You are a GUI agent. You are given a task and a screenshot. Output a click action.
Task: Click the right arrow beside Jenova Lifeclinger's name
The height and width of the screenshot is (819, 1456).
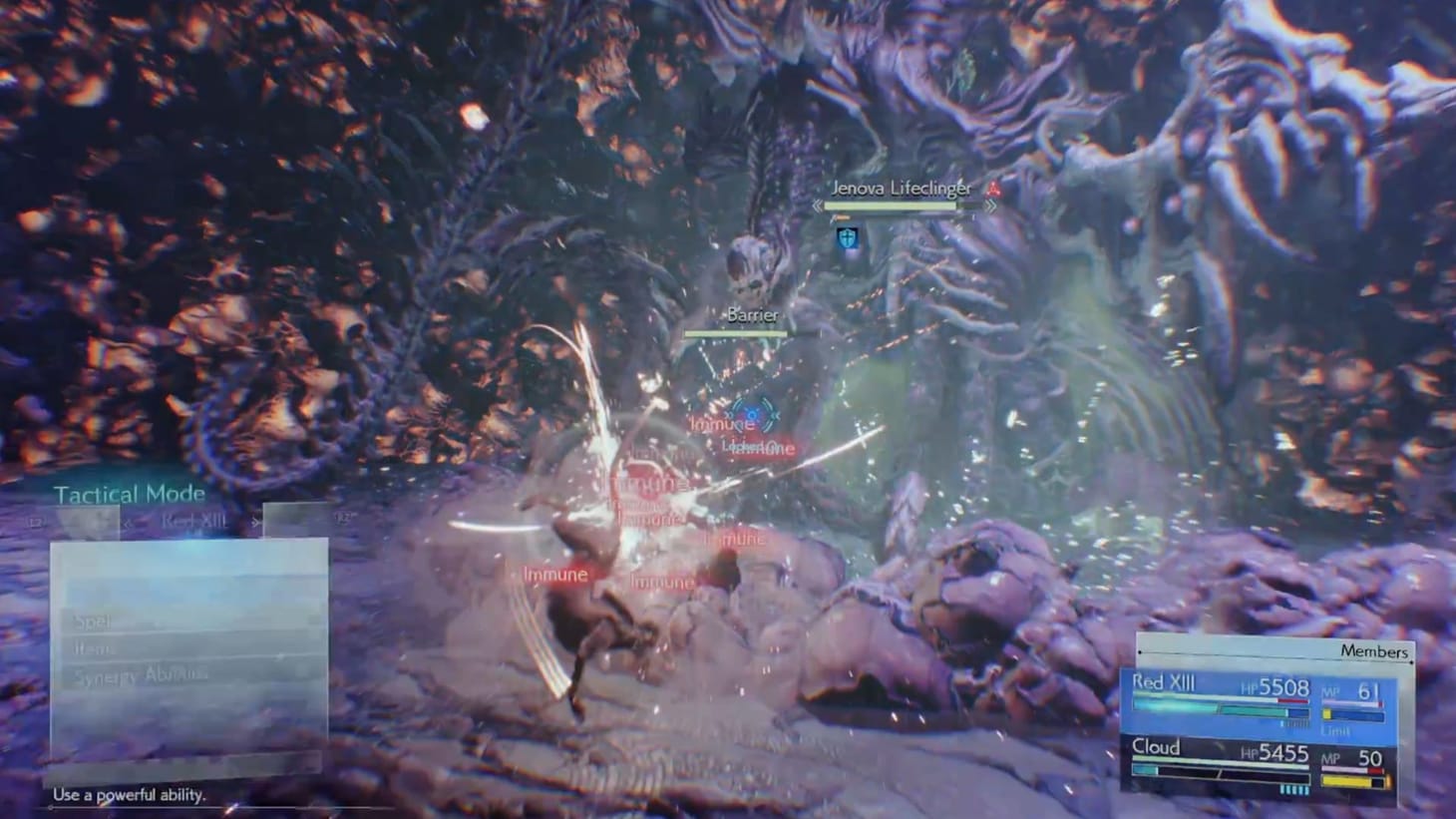[989, 205]
